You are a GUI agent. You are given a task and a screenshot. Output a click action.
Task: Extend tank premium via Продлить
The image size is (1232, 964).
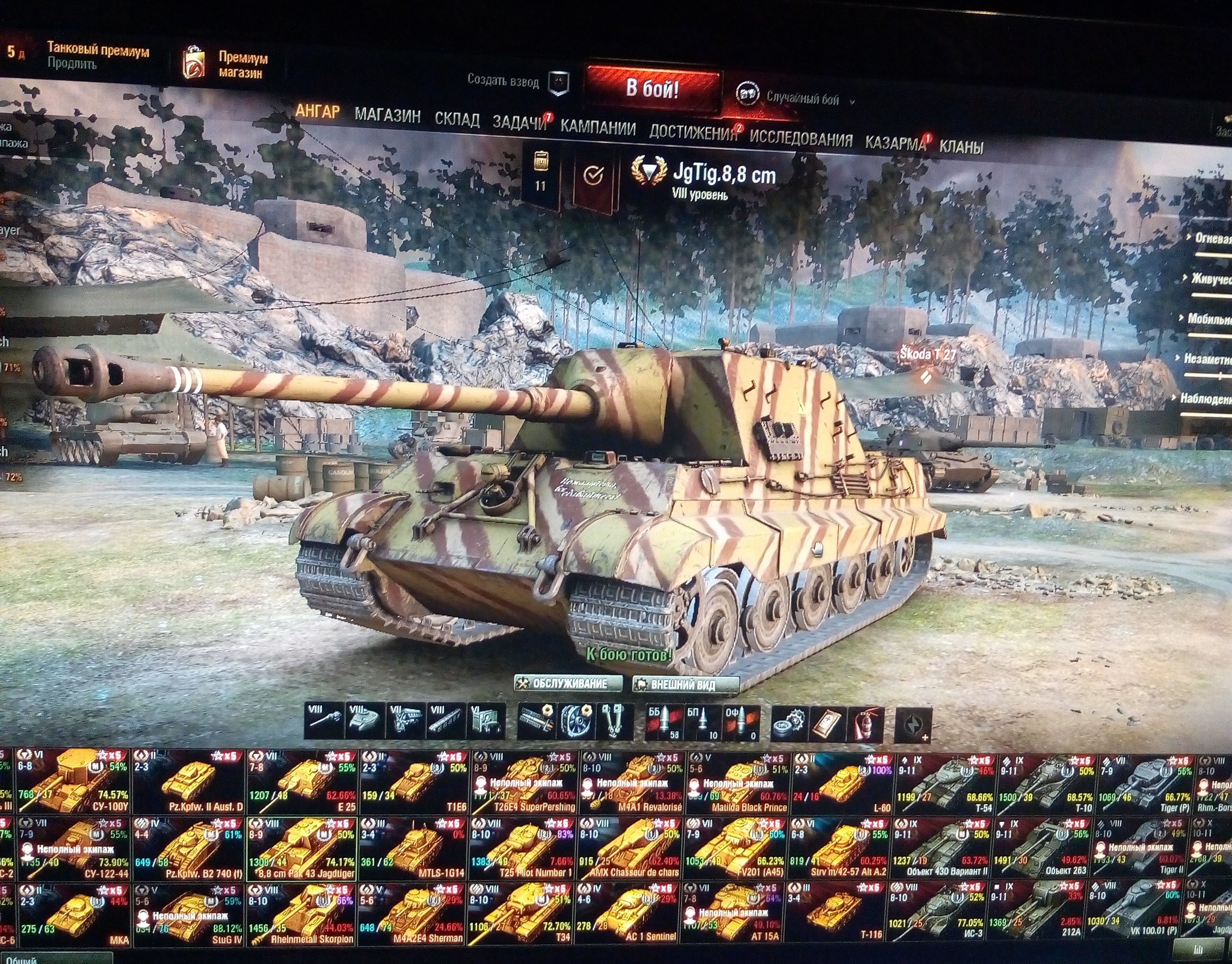point(72,64)
